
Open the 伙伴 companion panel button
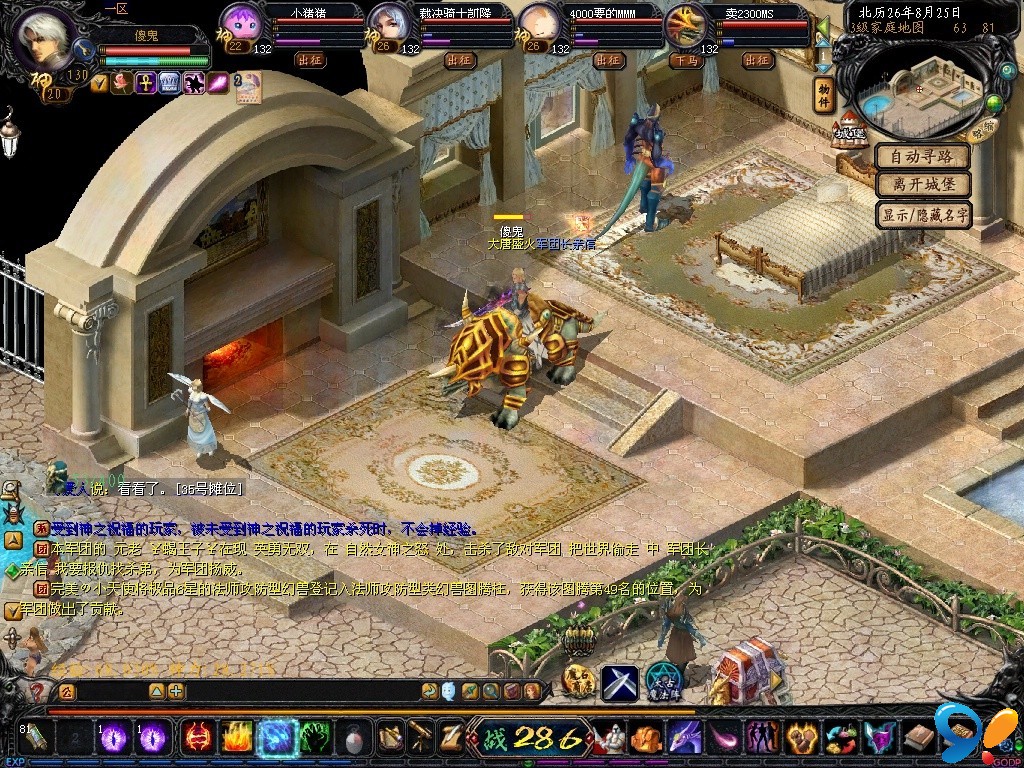[x=824, y=93]
